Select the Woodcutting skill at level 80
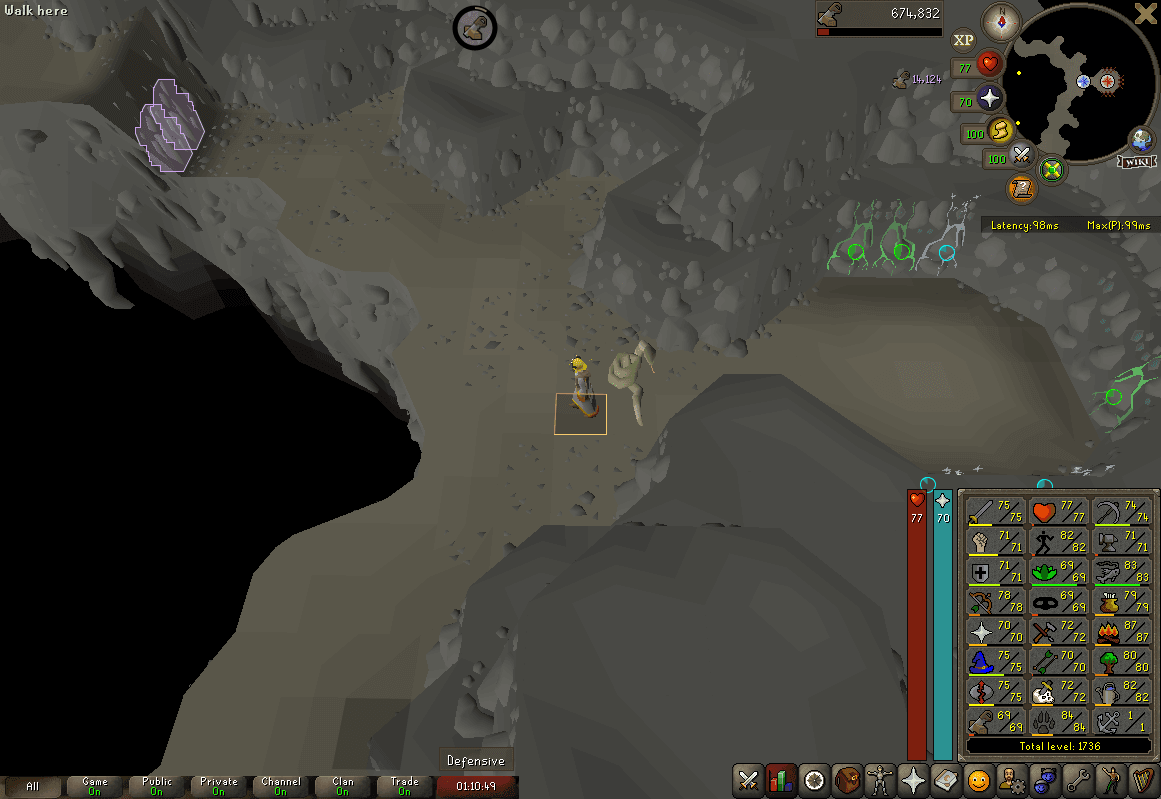1161x799 pixels. tap(1119, 662)
